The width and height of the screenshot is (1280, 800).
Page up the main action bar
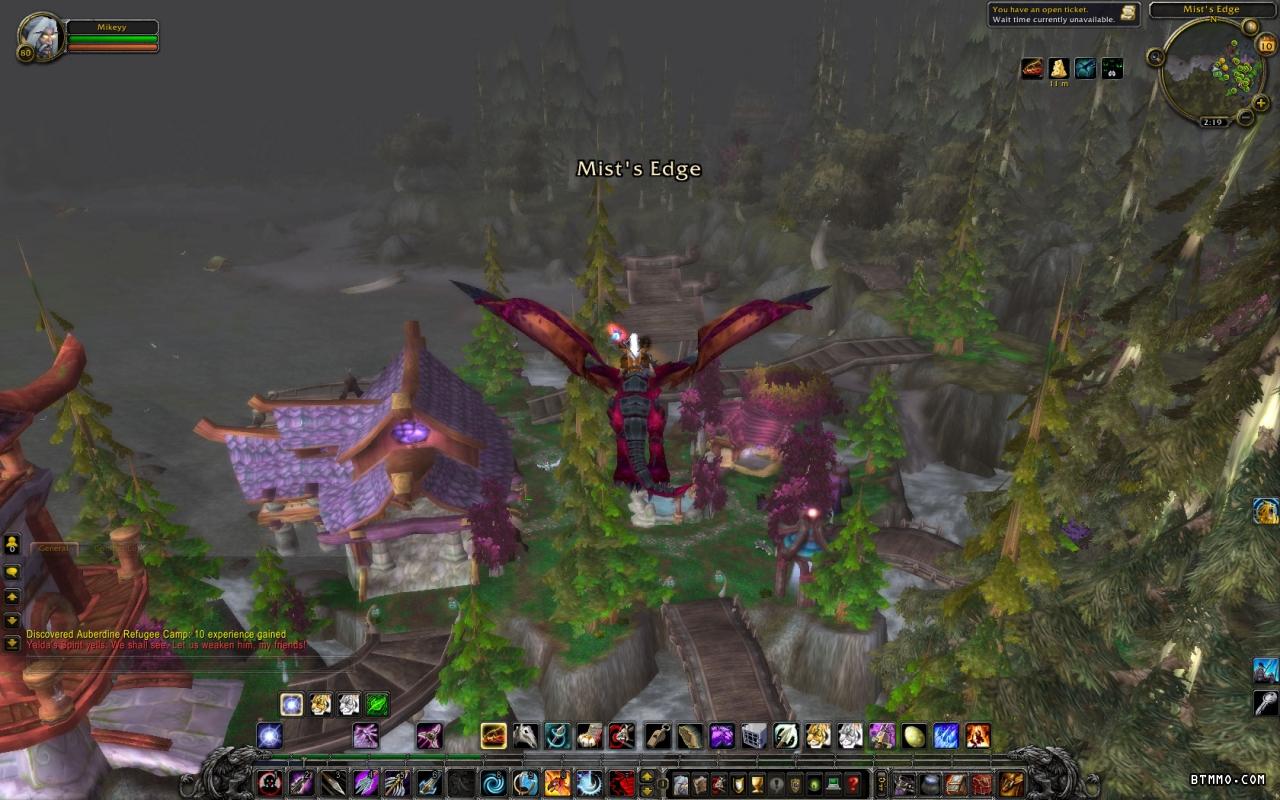coord(647,776)
